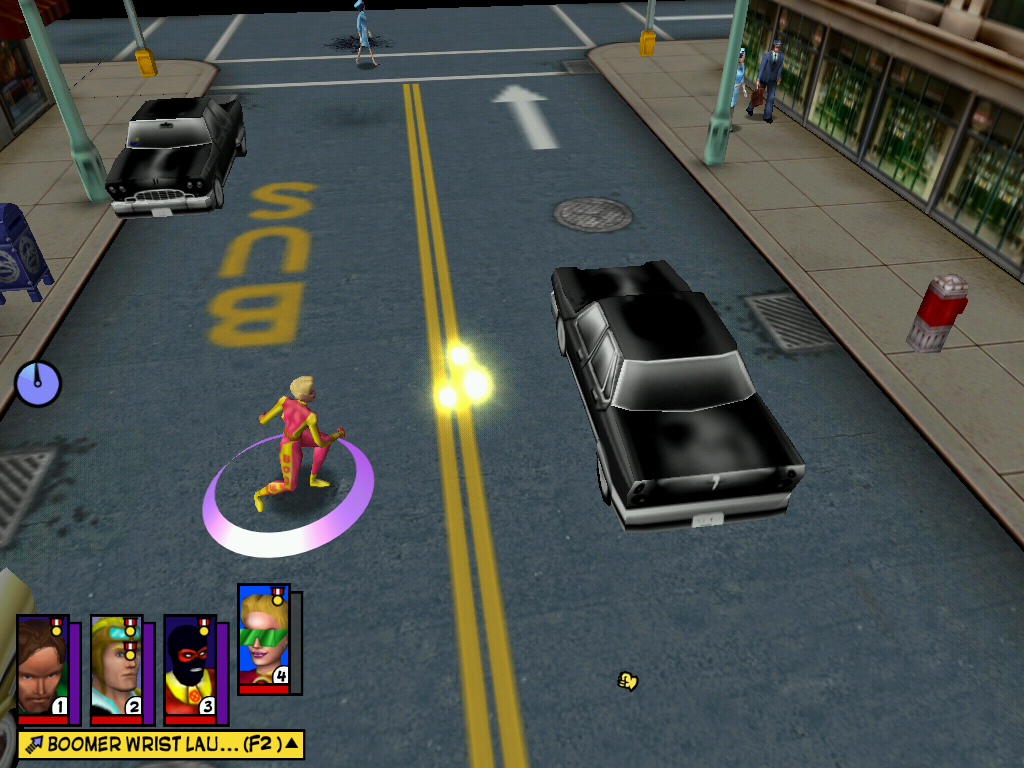
Task: Select the brown-haired hero portrait numbered 1
Action: click(42, 666)
